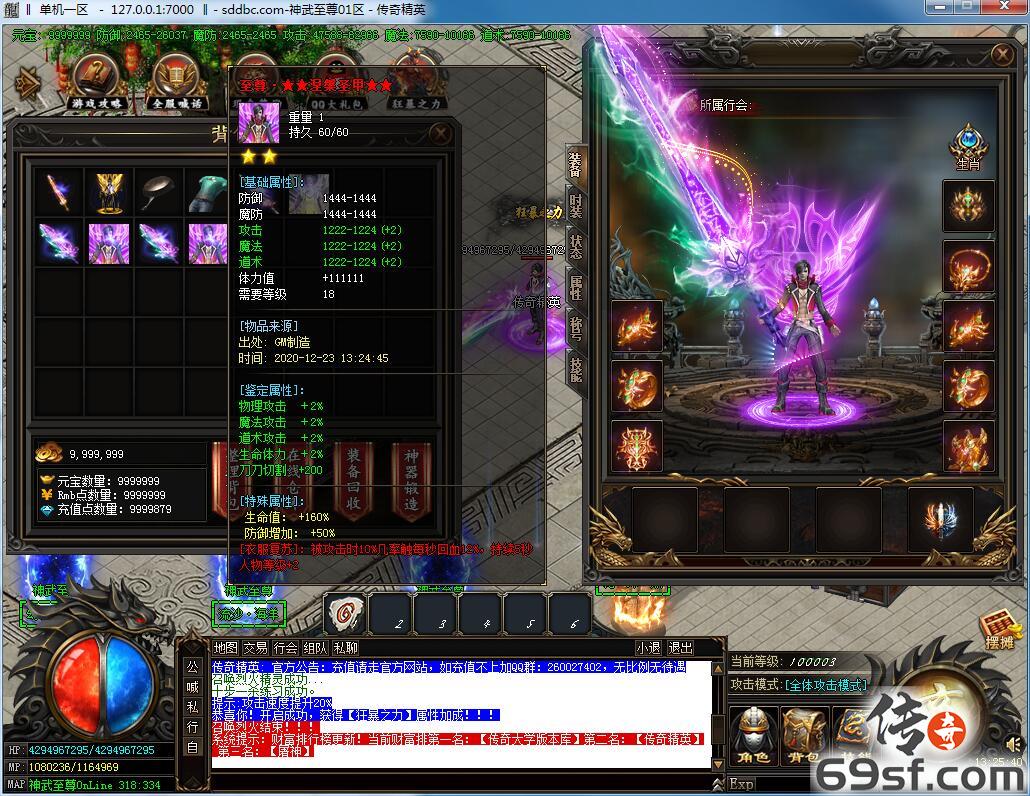Open the 属性 attributes tab

[576, 289]
